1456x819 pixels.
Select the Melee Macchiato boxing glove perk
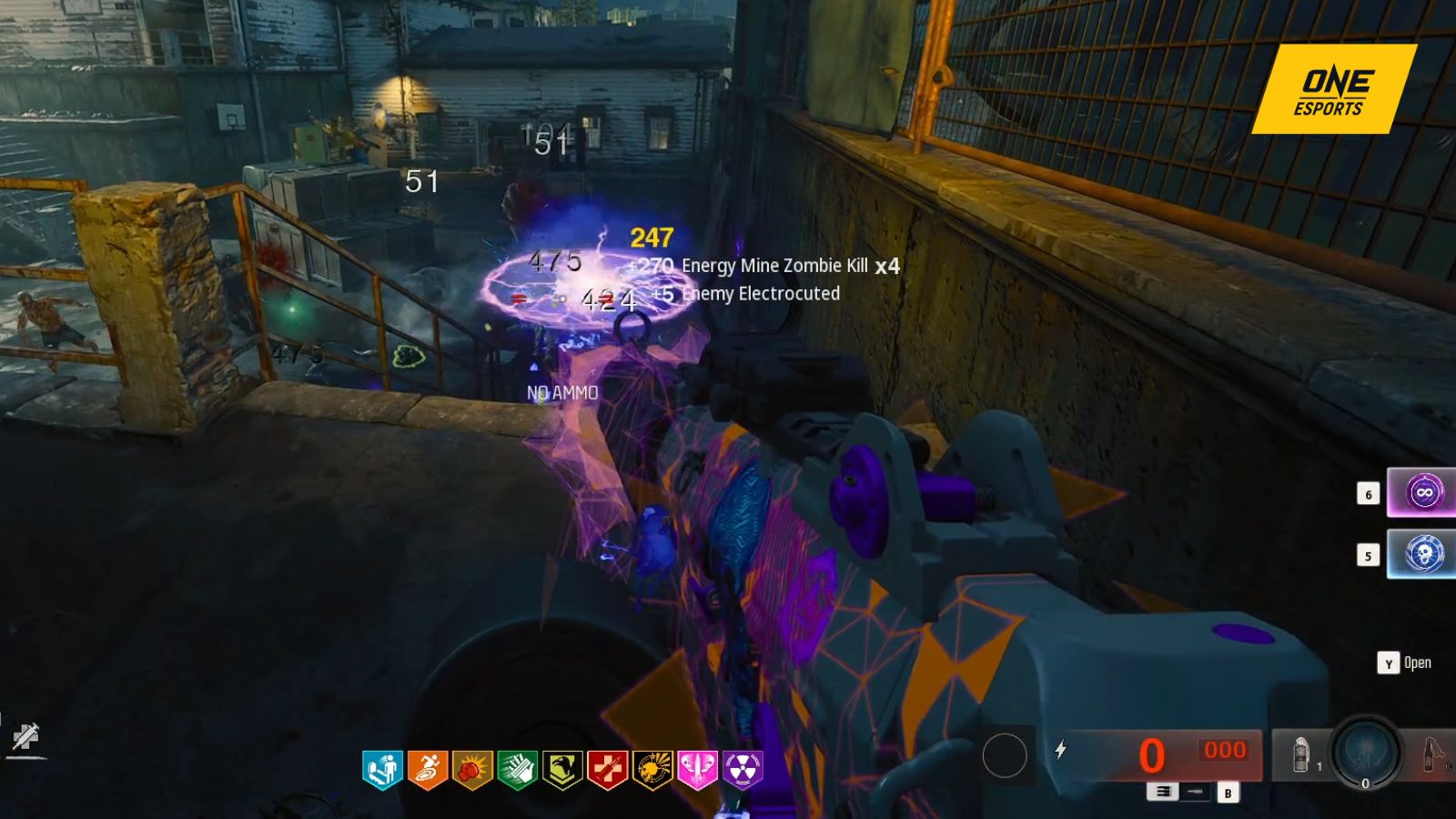click(x=472, y=769)
